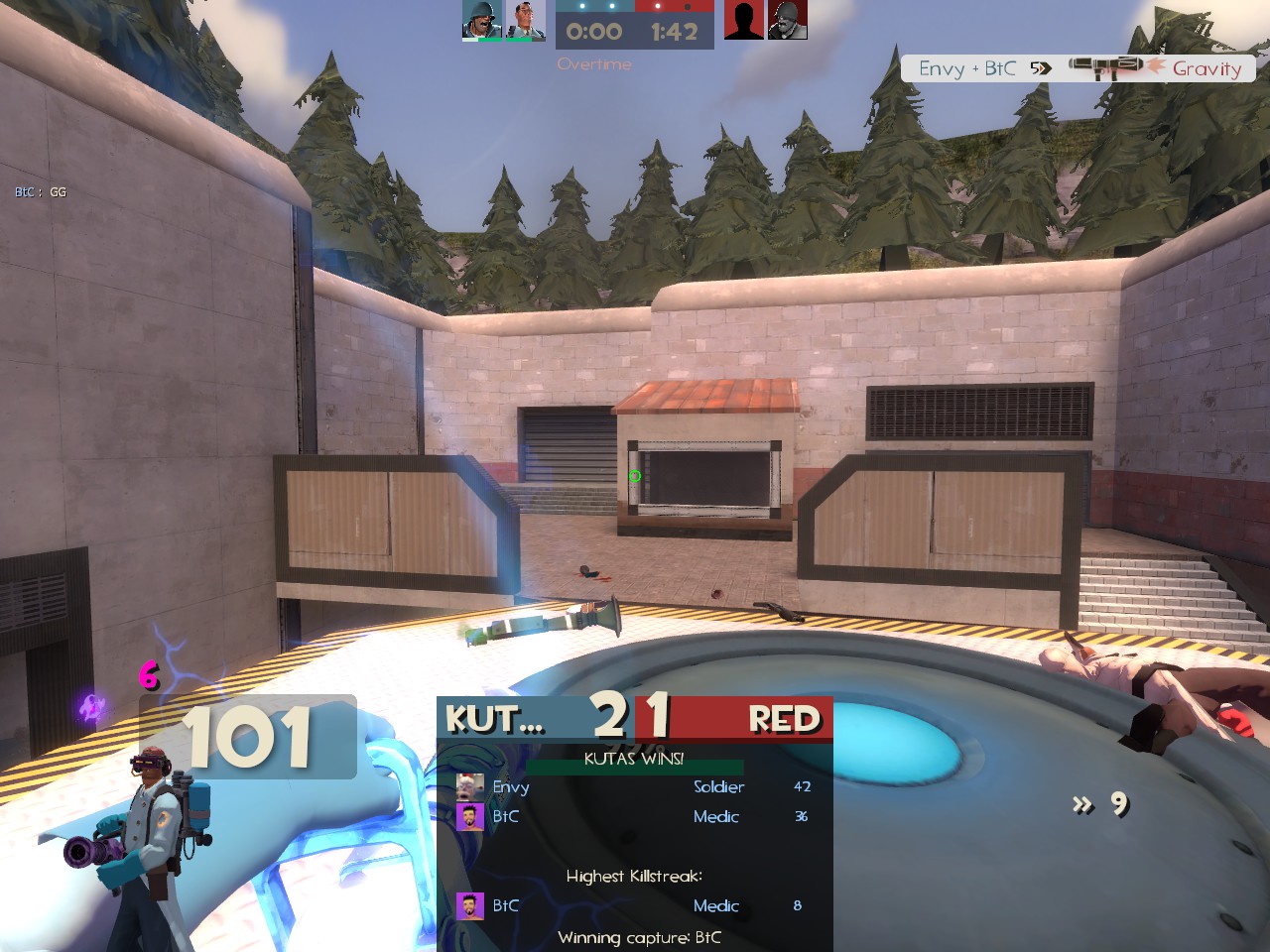Select the greyed-out red Soldier portrait
This screenshot has height=952, width=1270.
click(788, 20)
